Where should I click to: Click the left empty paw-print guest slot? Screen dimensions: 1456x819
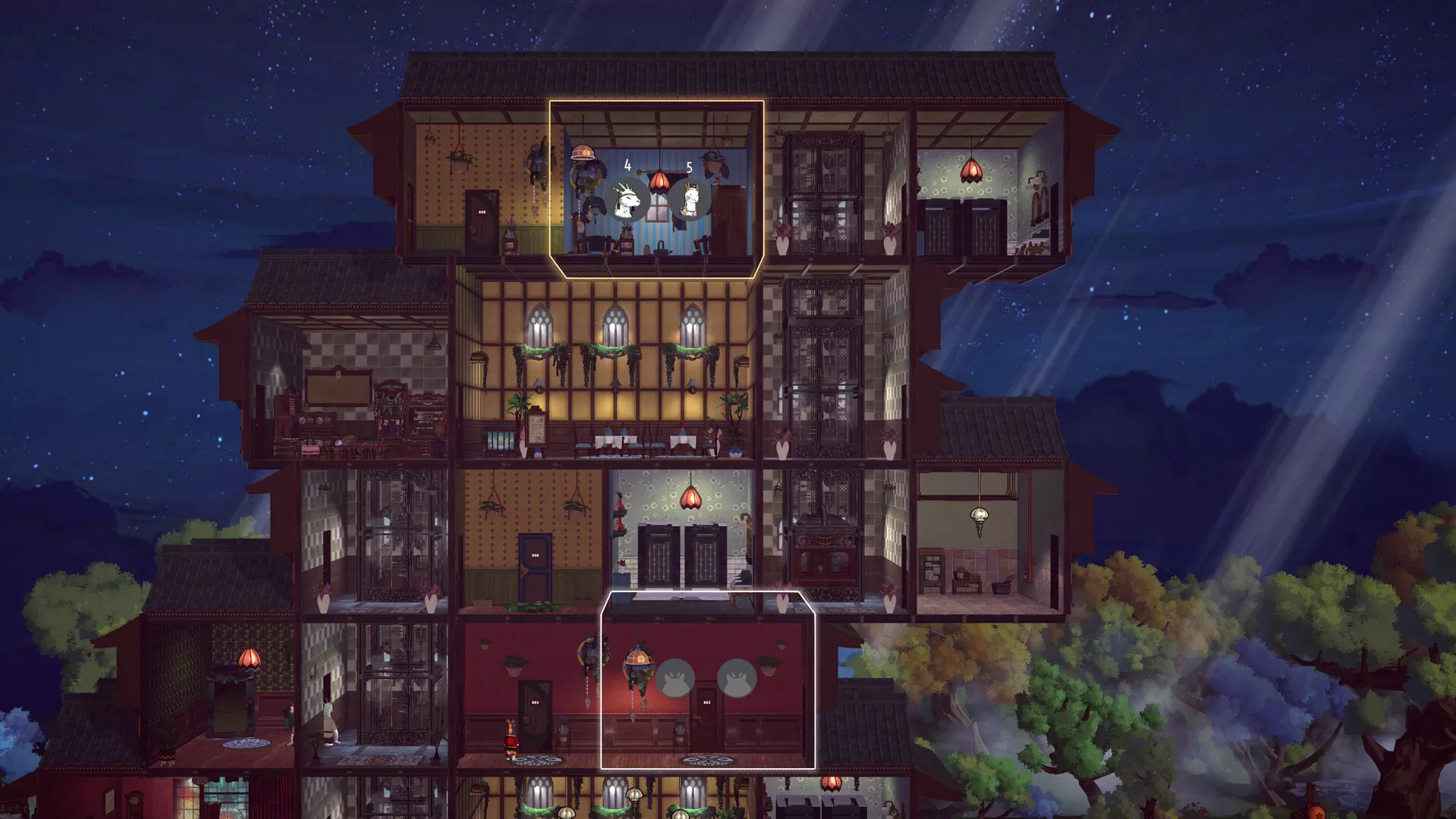click(675, 678)
